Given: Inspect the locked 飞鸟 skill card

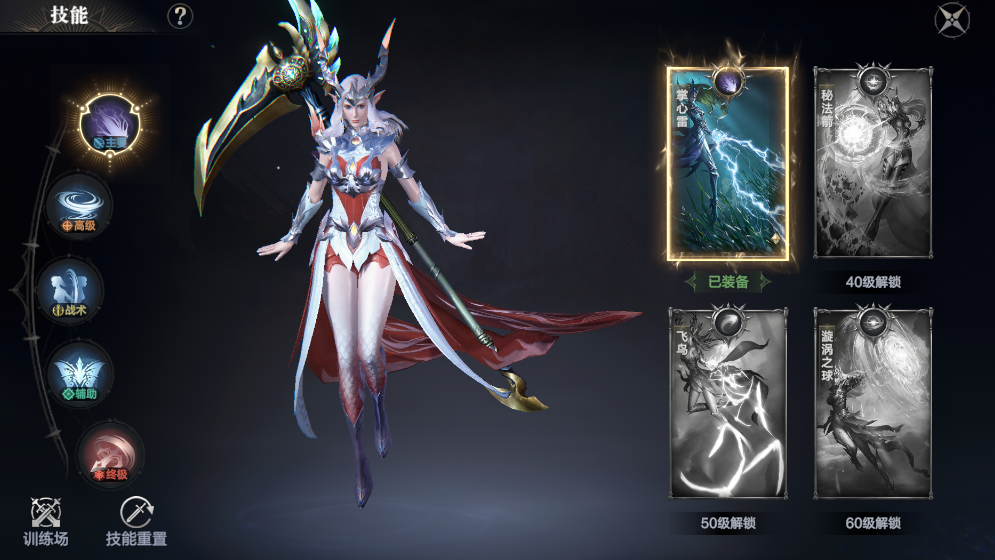Looking at the screenshot, I should click(728, 404).
